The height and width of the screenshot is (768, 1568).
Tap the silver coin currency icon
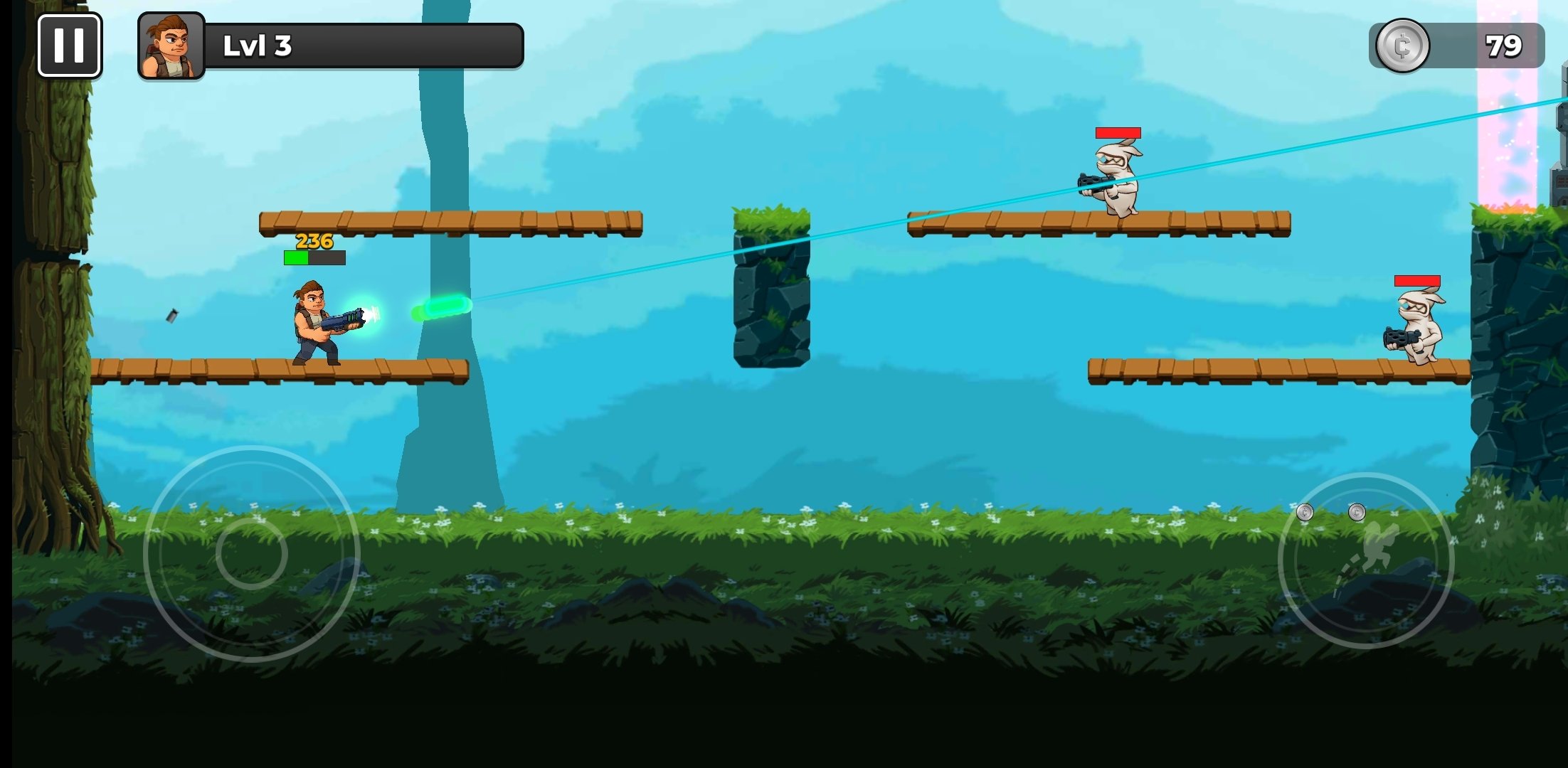(1402, 46)
